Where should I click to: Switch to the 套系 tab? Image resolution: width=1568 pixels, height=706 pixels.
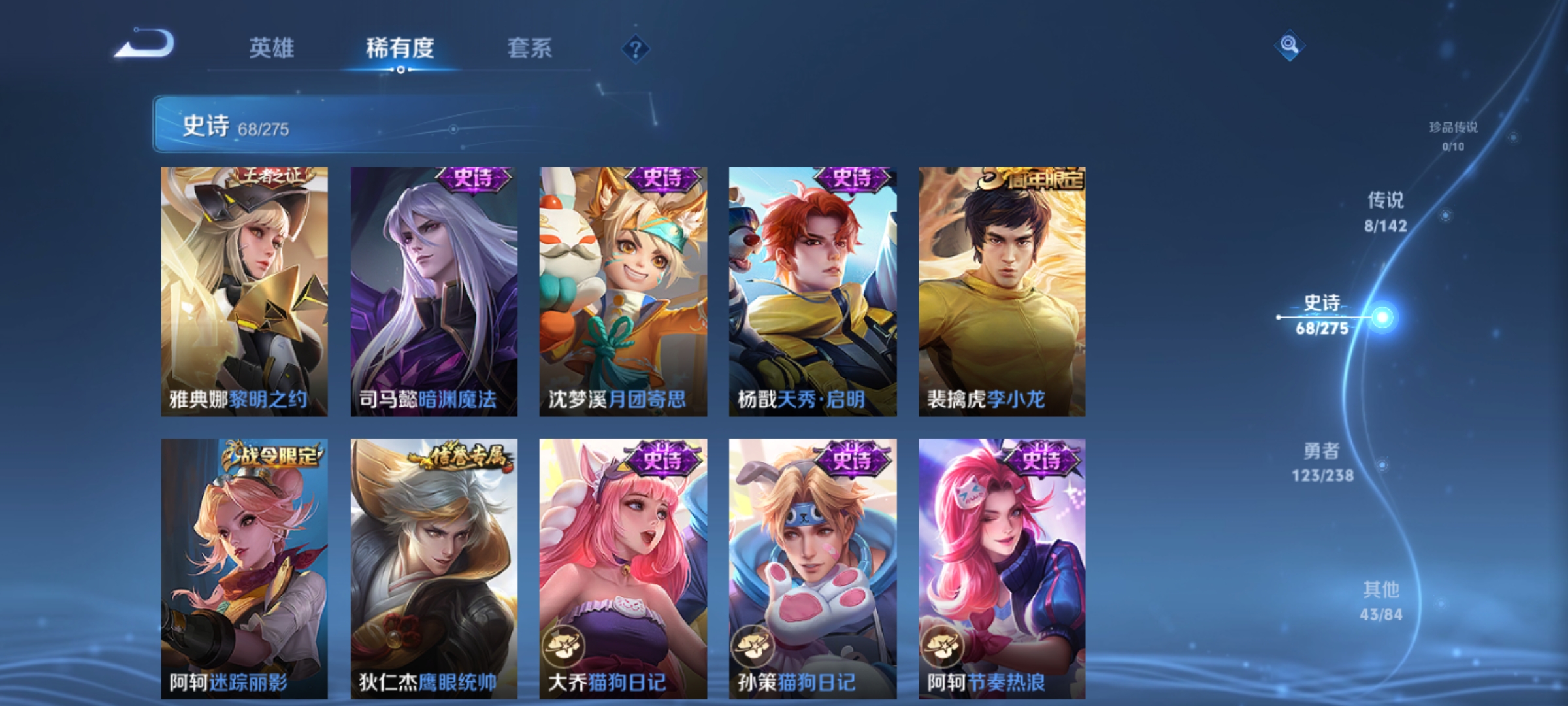coord(530,48)
